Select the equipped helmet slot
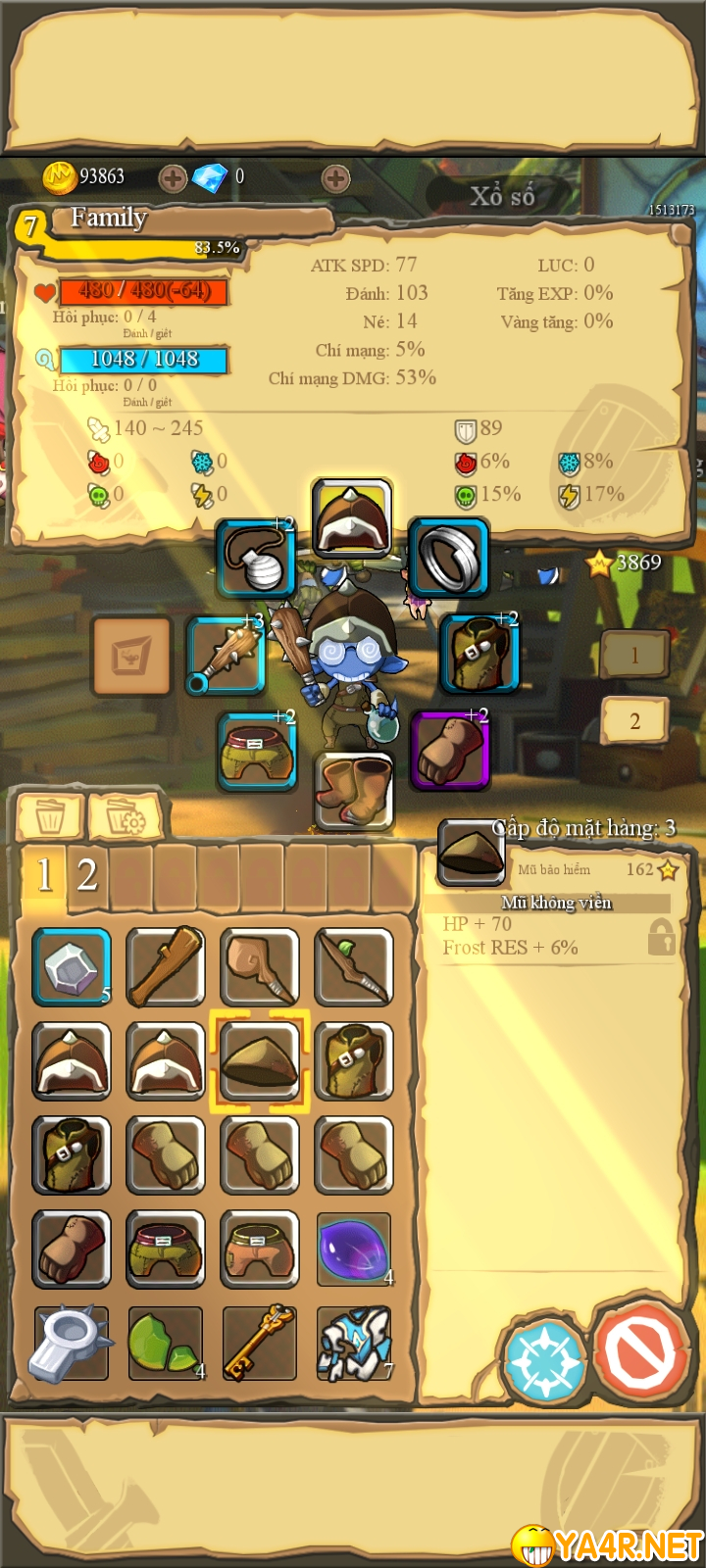 (352, 517)
